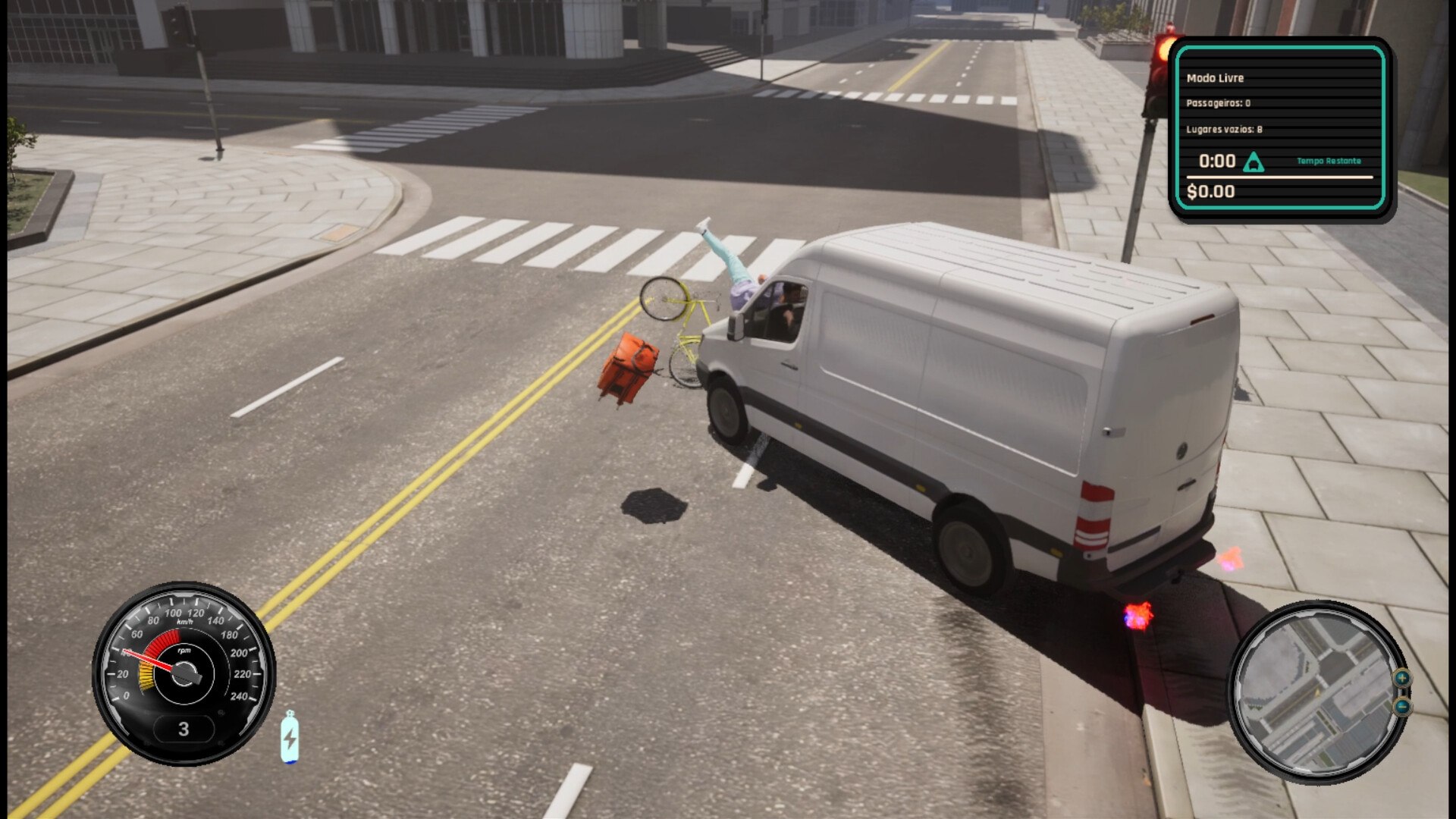
Task: Select the Modo Livre panel header
Action: tap(1216, 78)
